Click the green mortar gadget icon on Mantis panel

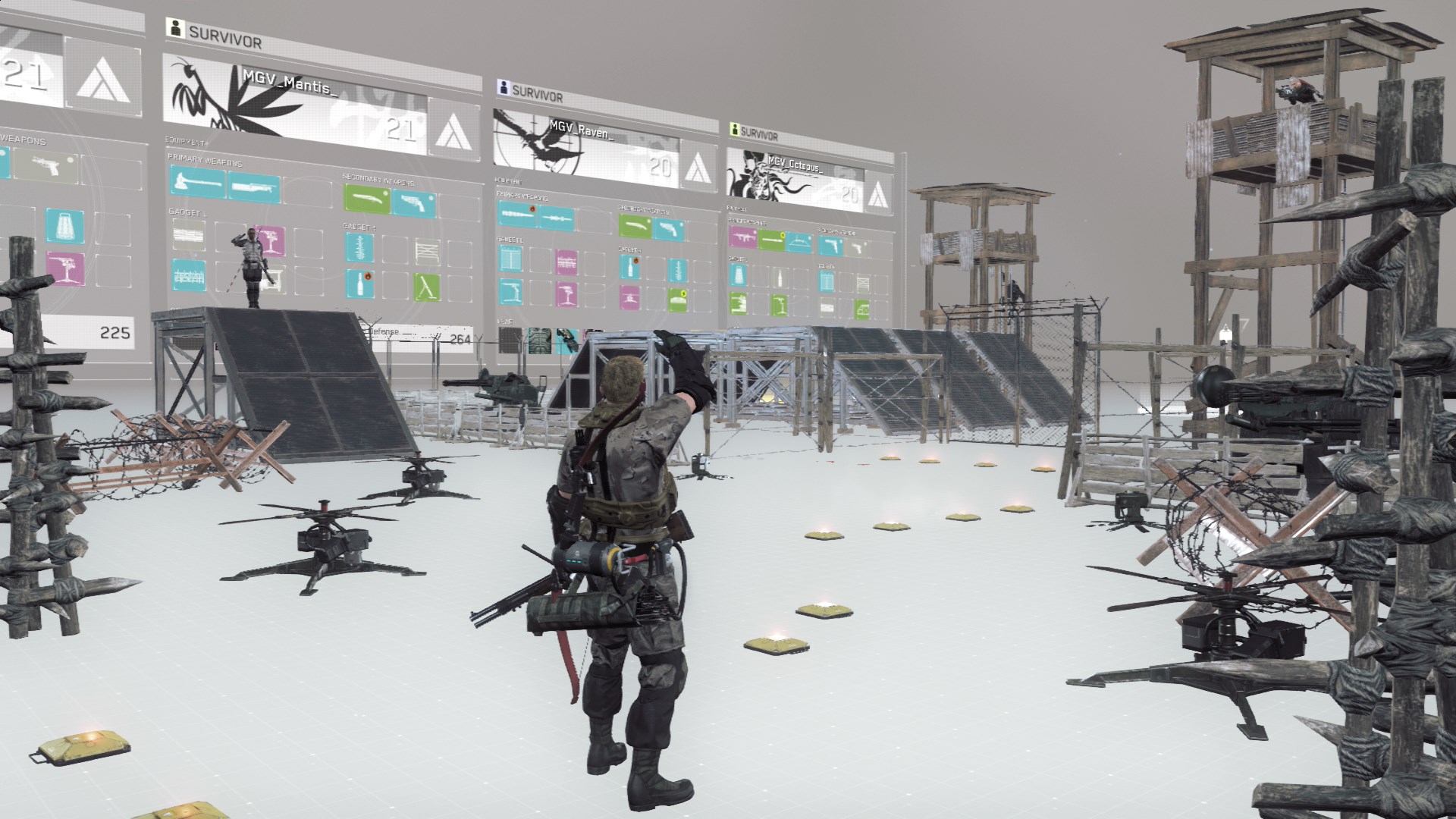pyautogui.click(x=426, y=286)
